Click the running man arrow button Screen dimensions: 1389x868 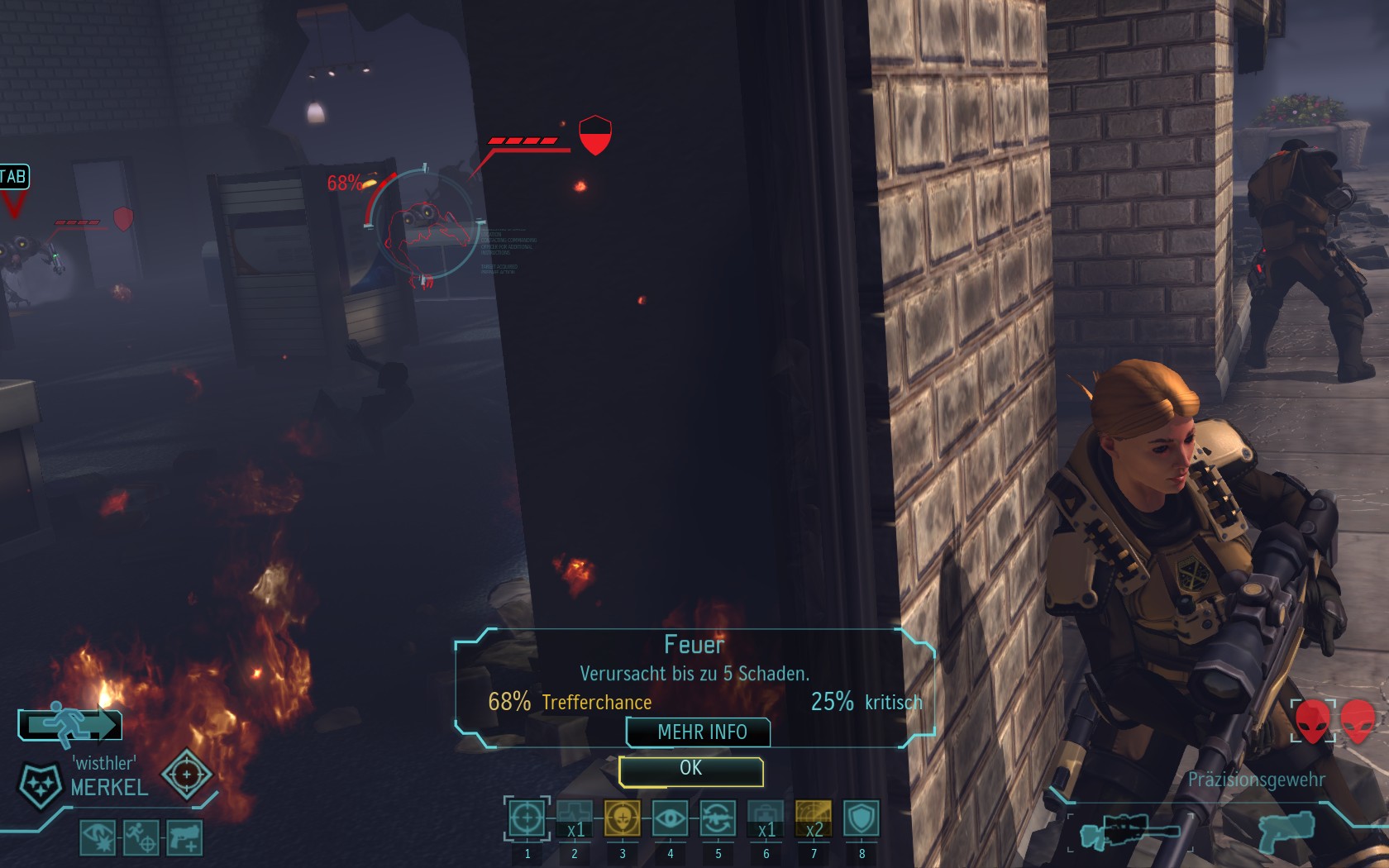click(x=70, y=724)
